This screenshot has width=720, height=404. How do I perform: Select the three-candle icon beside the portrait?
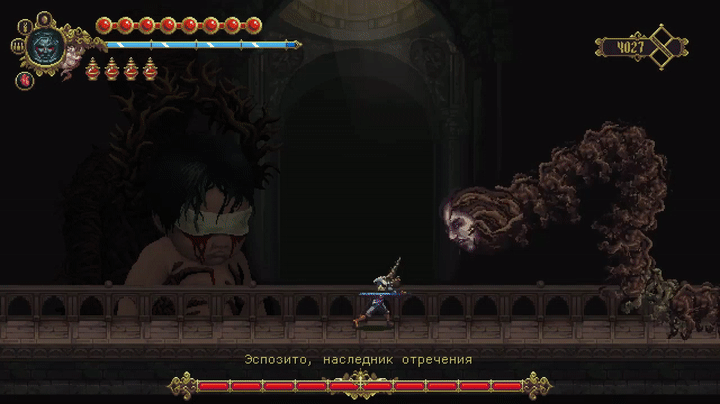tap(18, 45)
